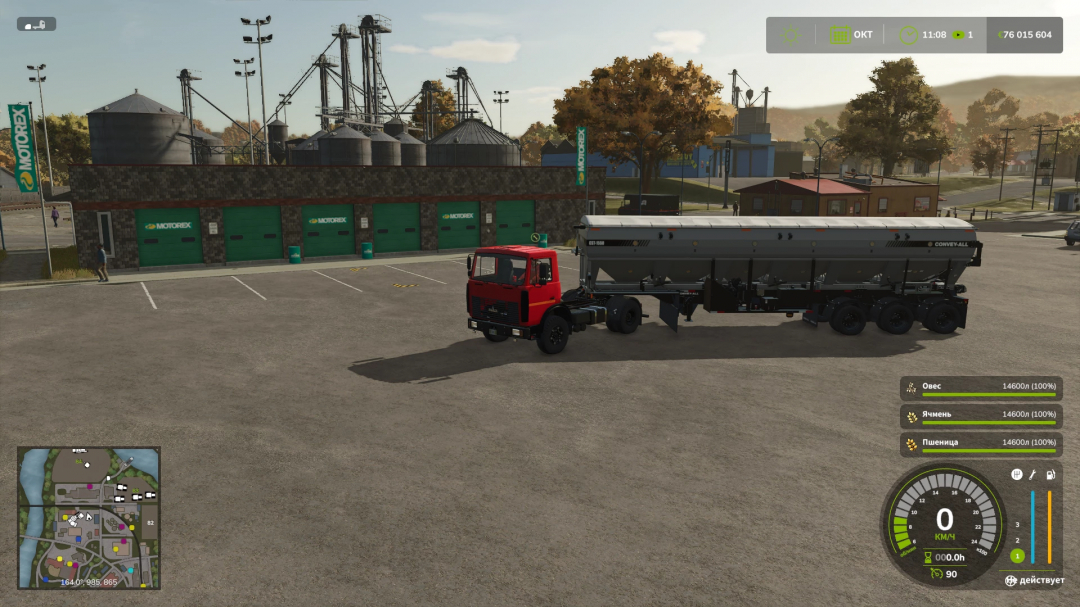Click the truck and trailer indicator icon
The height and width of the screenshot is (607, 1080).
36,24
